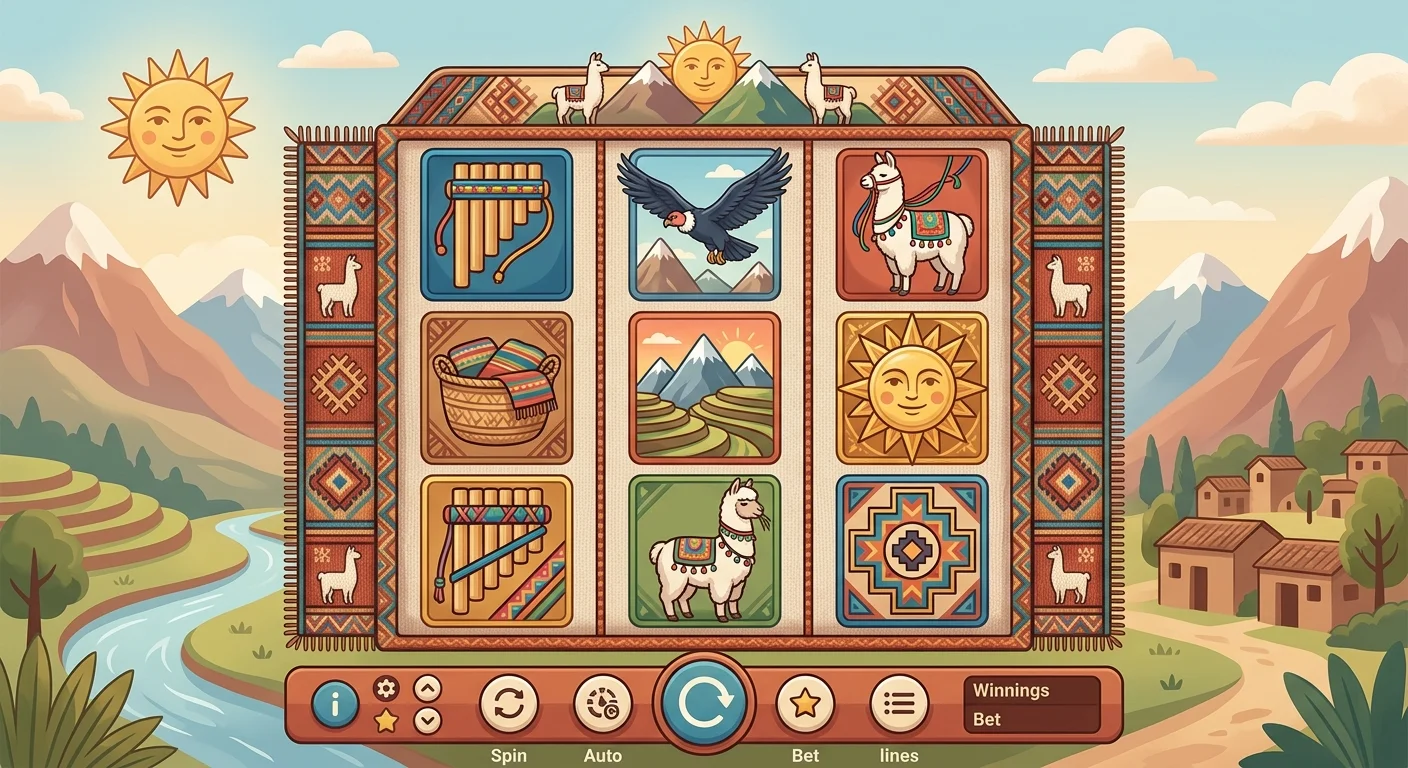Click the info icon on the control bar
Image resolution: width=1408 pixels, height=768 pixels.
tap(336, 703)
